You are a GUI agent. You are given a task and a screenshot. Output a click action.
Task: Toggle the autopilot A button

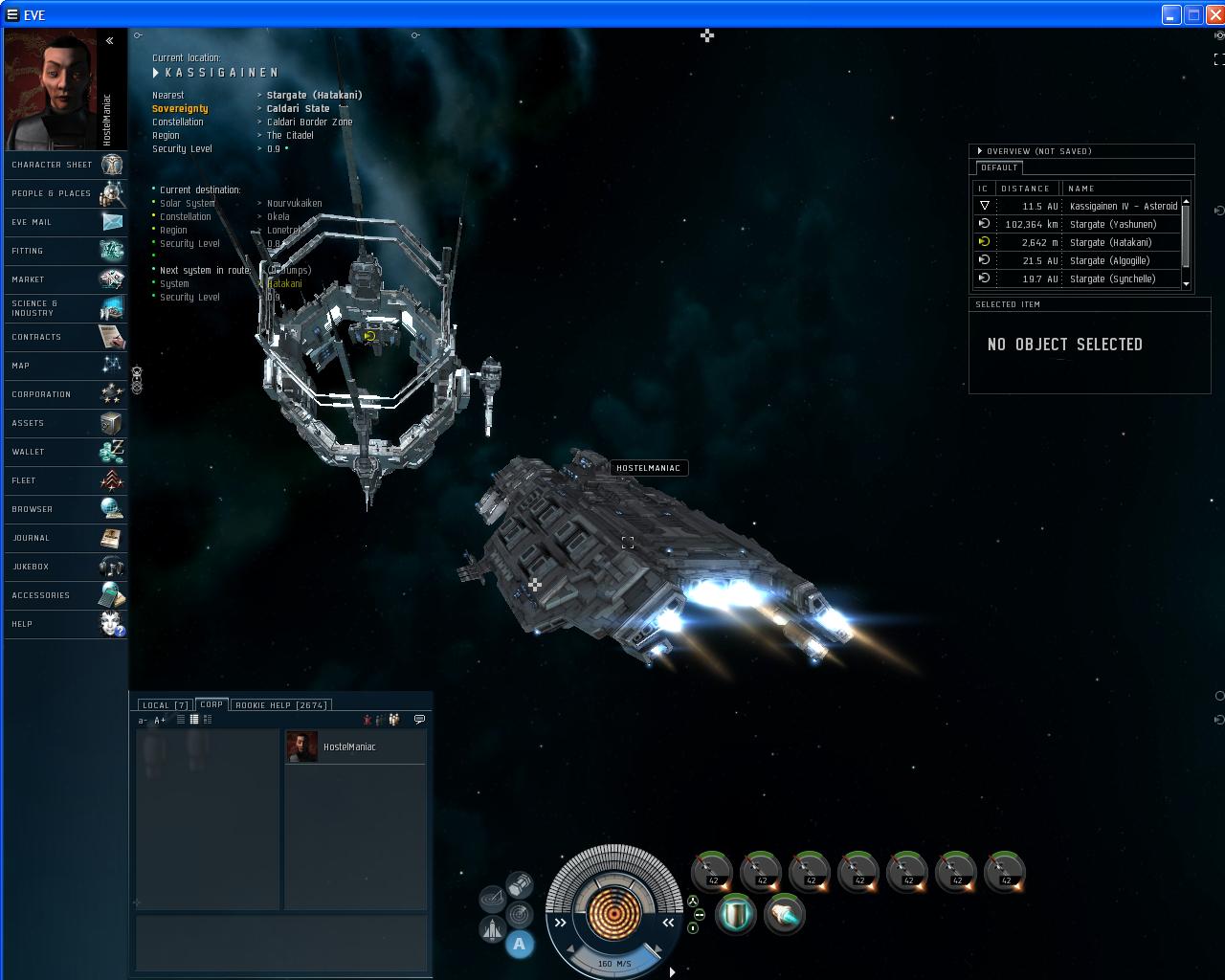pyautogui.click(x=520, y=945)
